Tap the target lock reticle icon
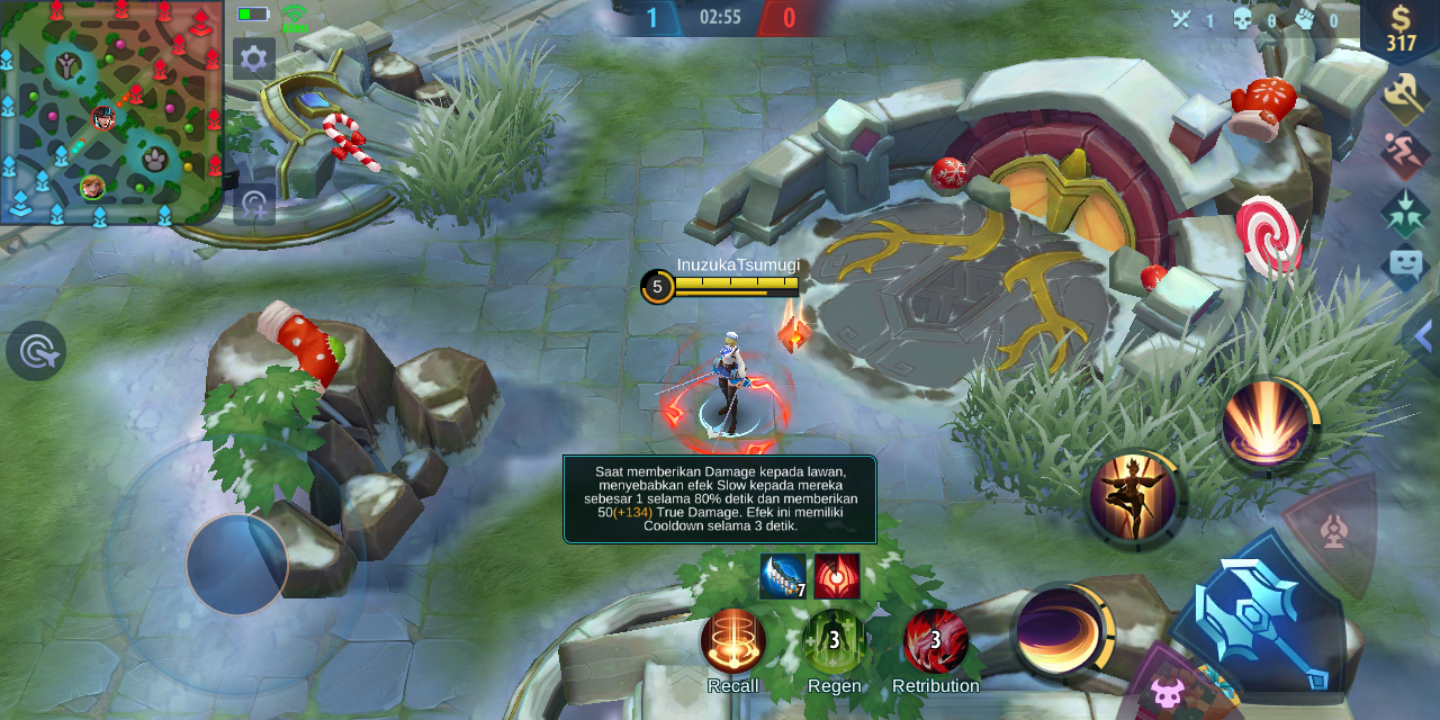 coord(37,352)
